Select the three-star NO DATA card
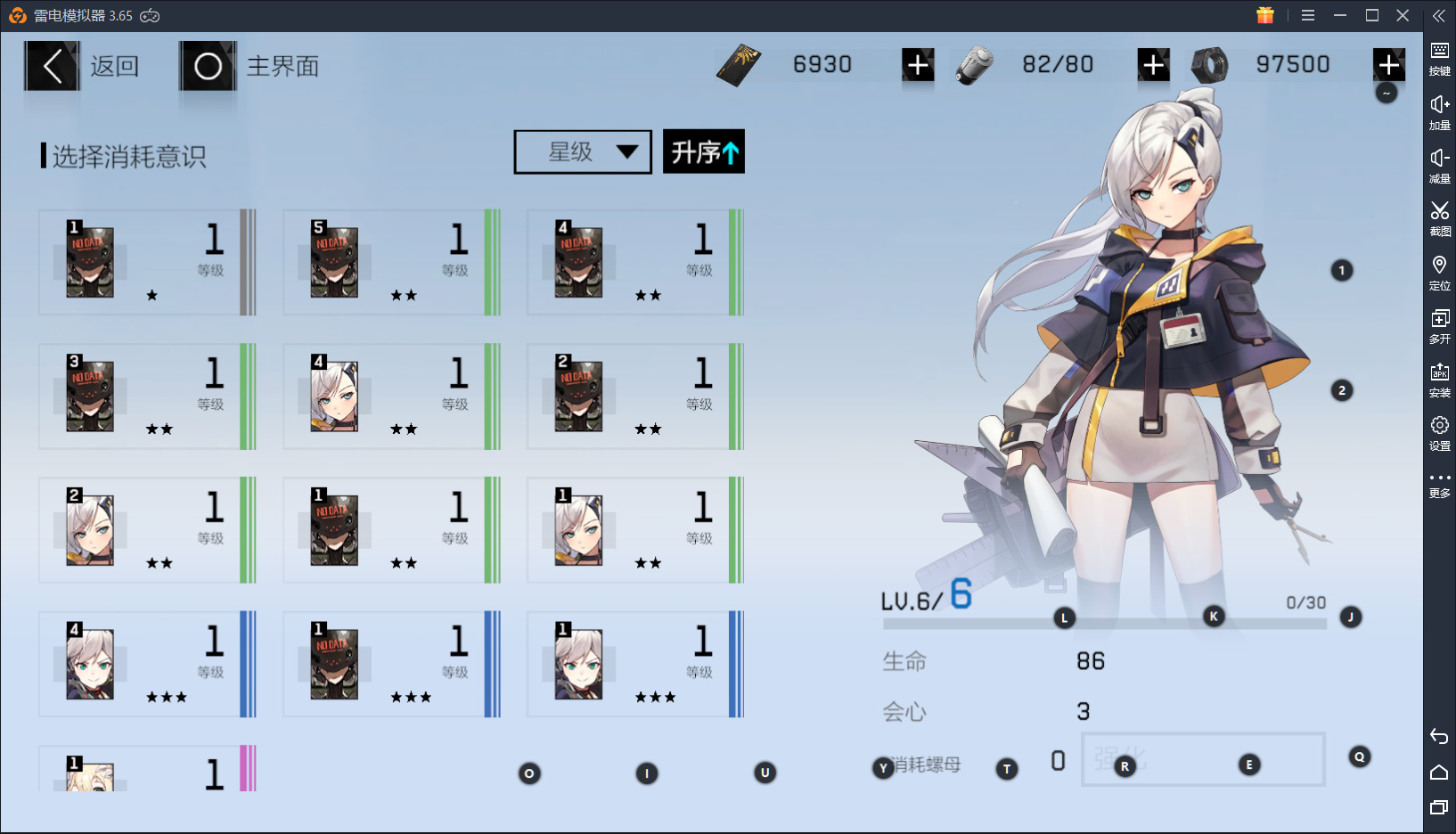 (x=391, y=664)
